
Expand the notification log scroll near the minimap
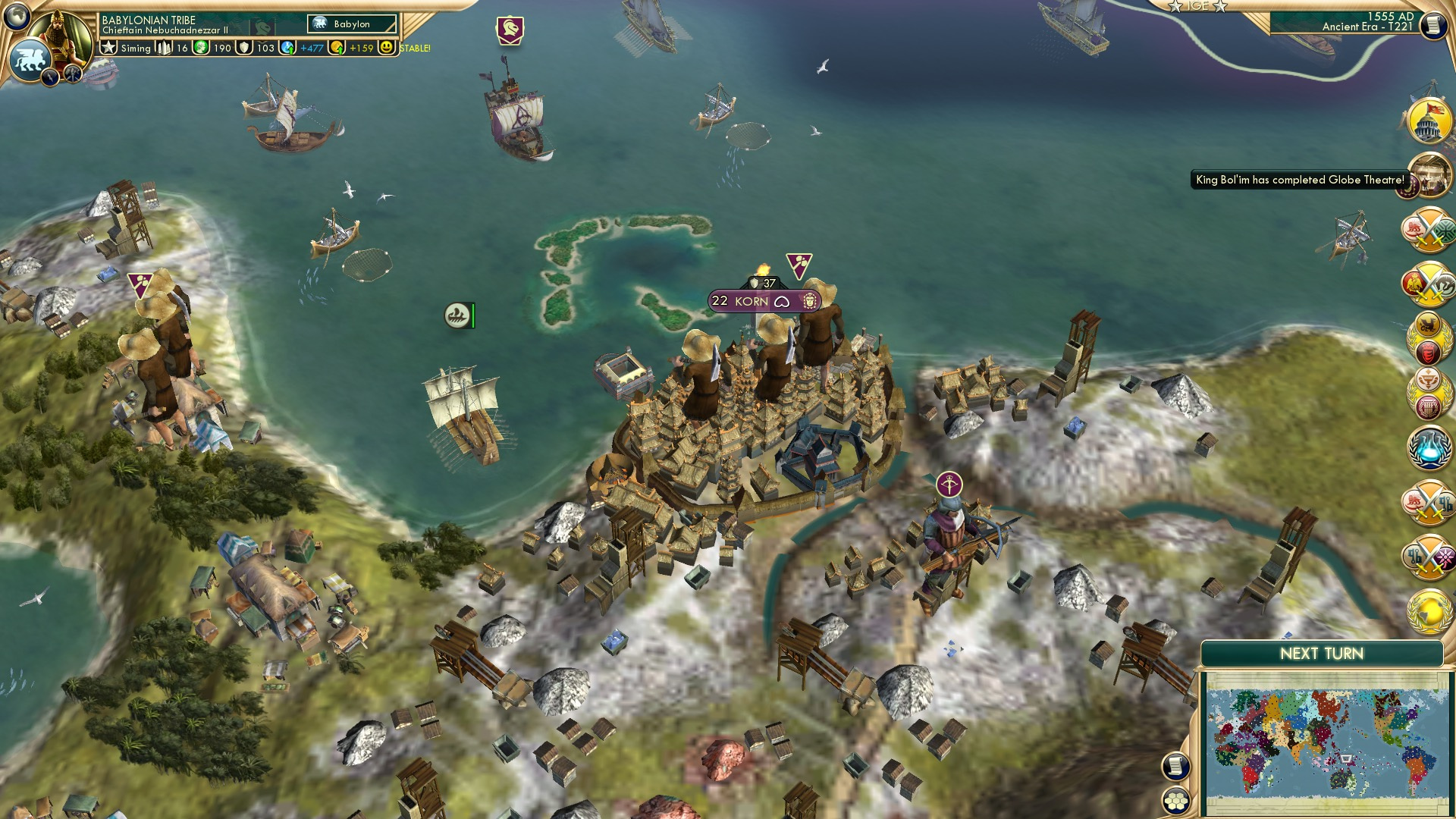[1176, 767]
